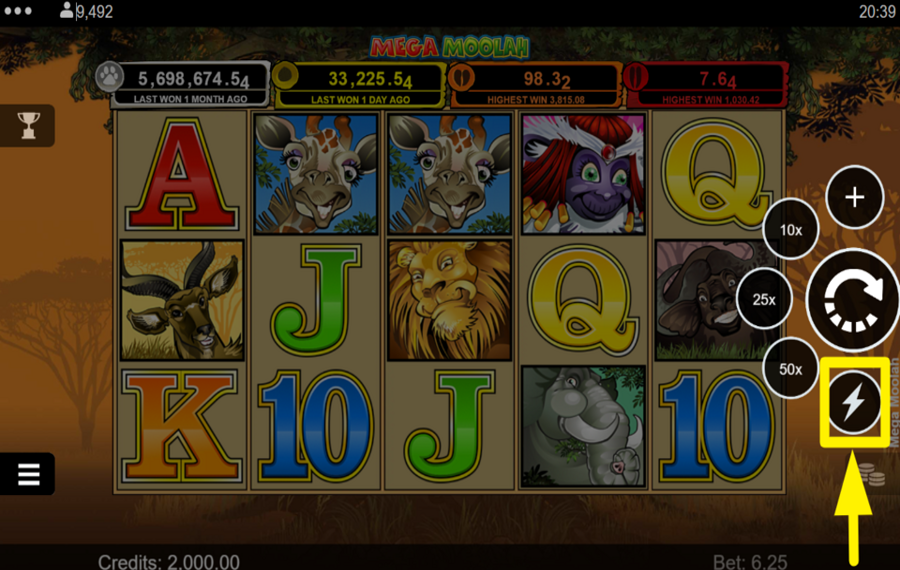Open the trophy achievements panel
900x570 pixels.
point(28,125)
